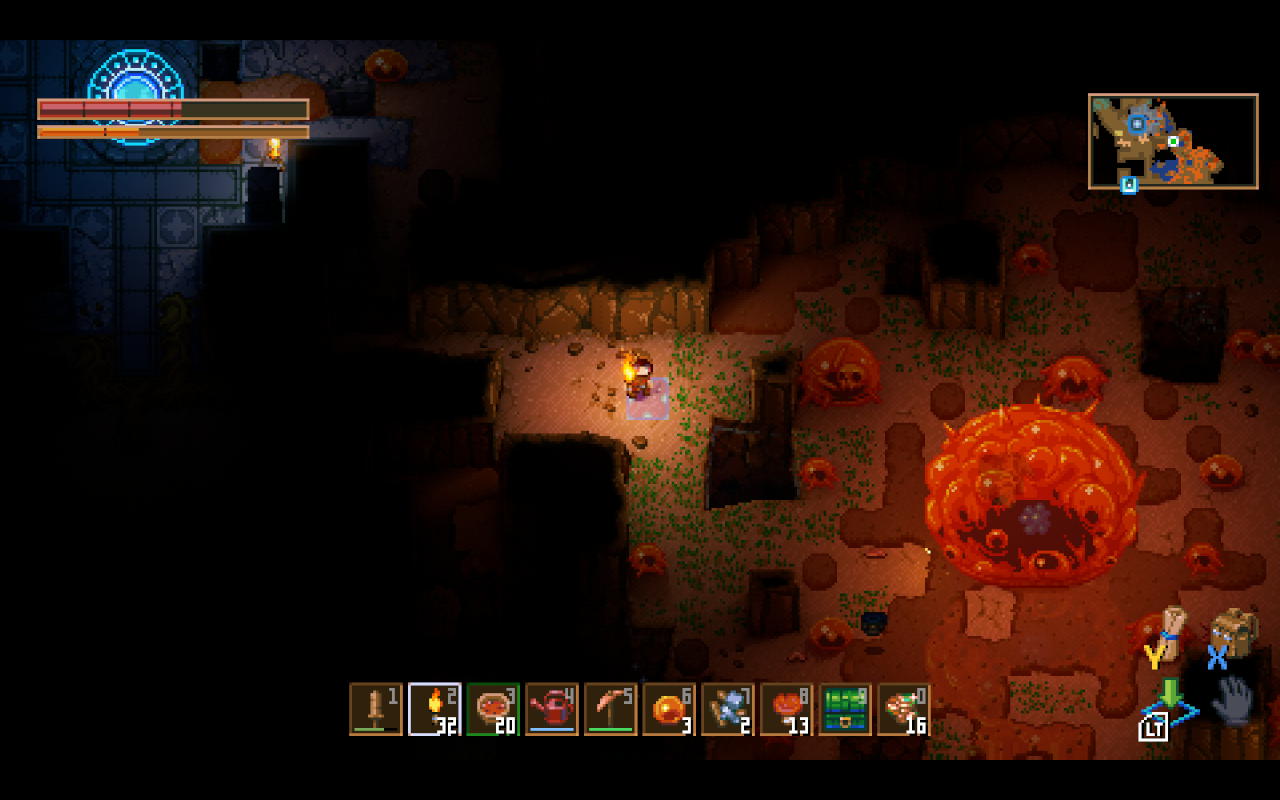The width and height of the screenshot is (1280, 800).
Task: Equip the red watering can
Action: click(552, 709)
